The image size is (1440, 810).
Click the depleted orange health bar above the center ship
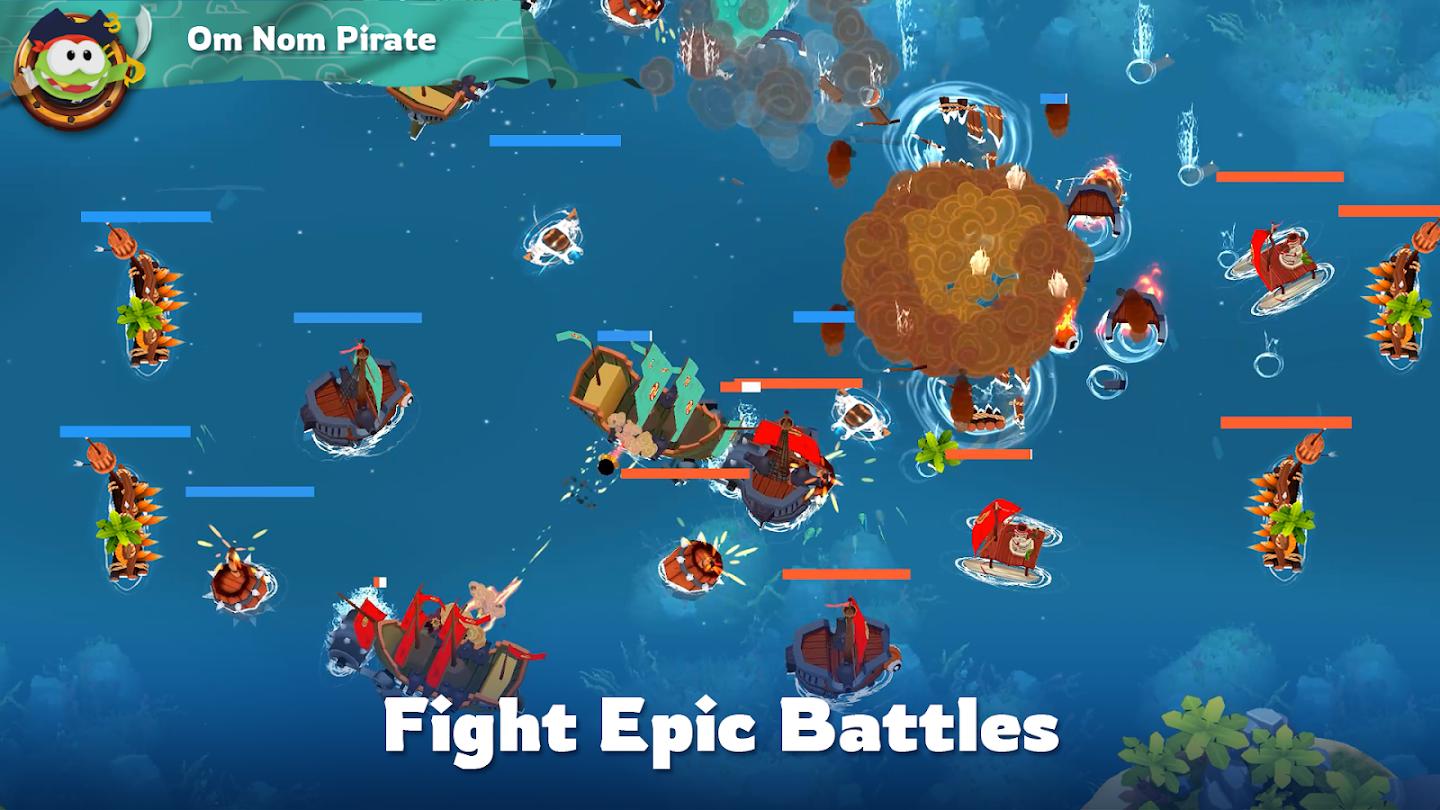[x=790, y=385]
